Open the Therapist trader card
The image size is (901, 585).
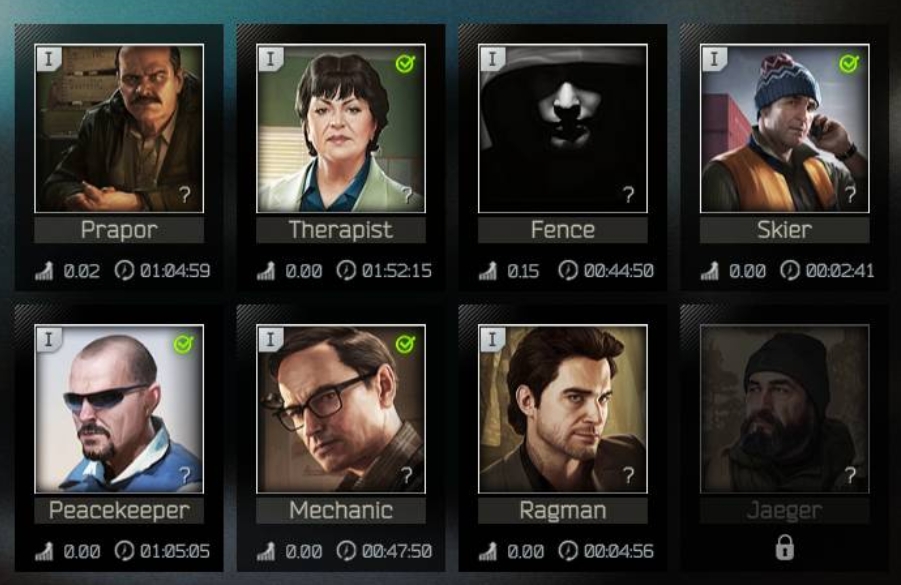(341, 128)
